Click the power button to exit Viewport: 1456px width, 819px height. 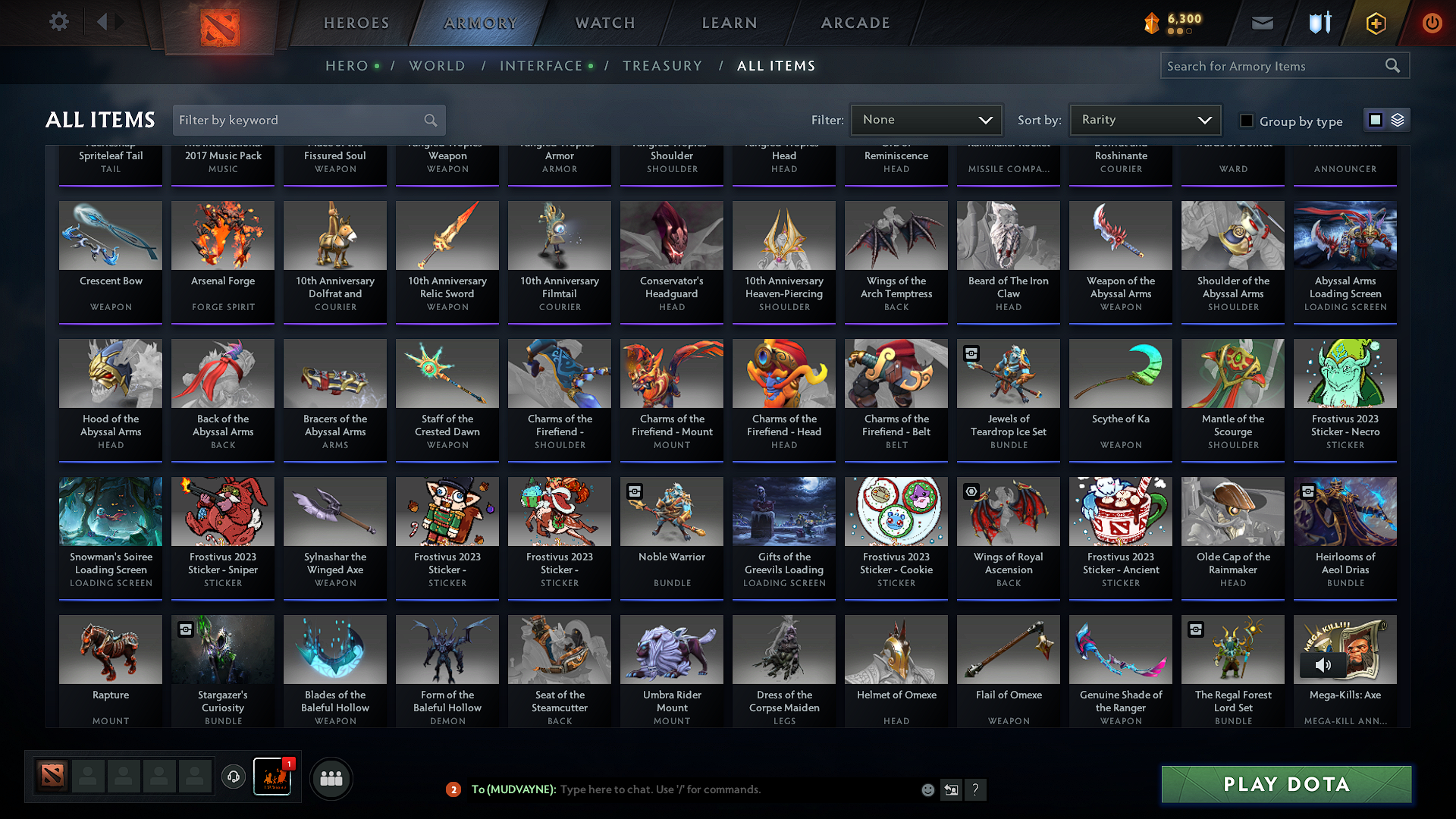tap(1432, 23)
